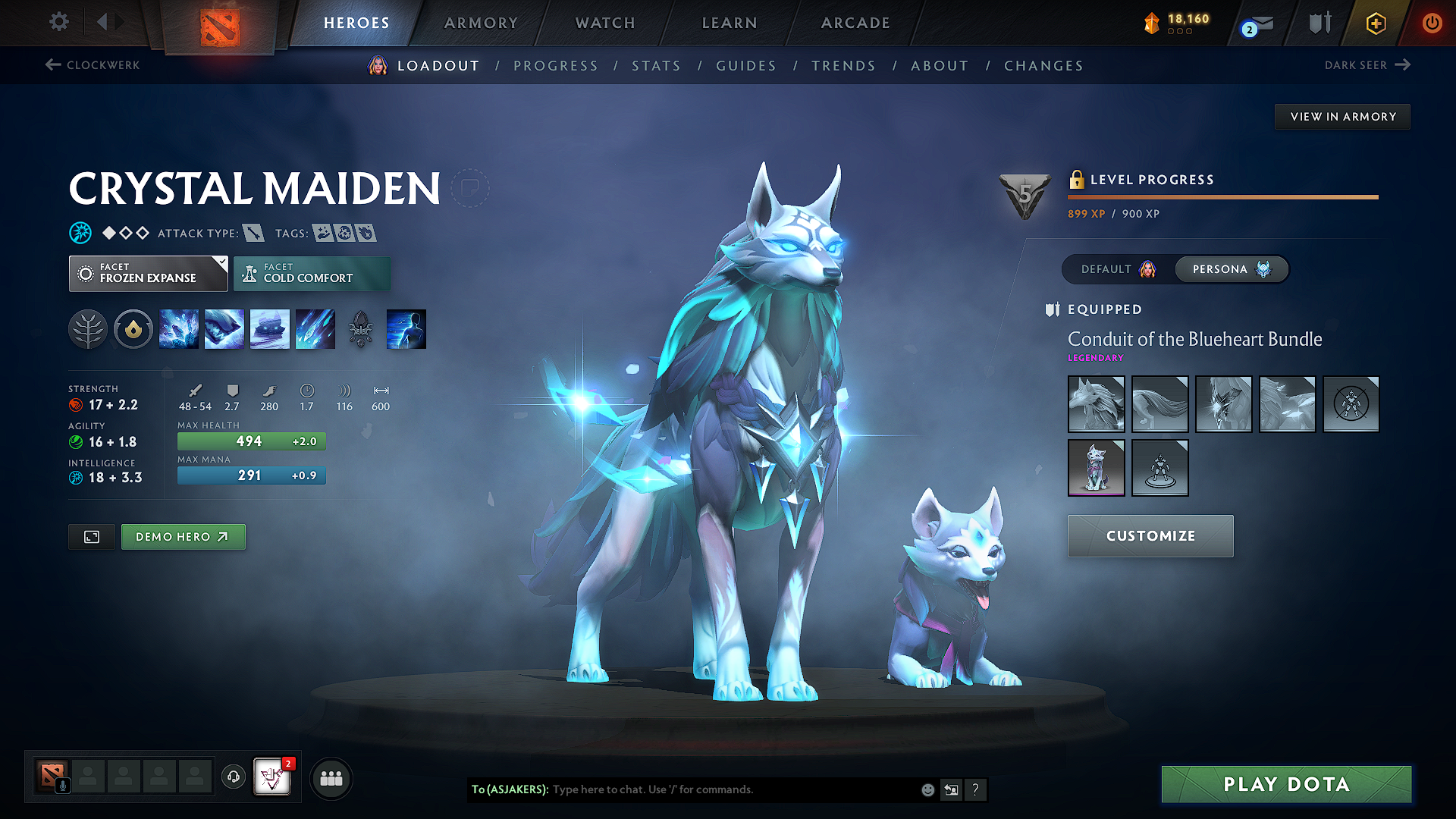The image size is (1456, 819).
Task: Launch Demo Hero mode
Action: (x=183, y=537)
